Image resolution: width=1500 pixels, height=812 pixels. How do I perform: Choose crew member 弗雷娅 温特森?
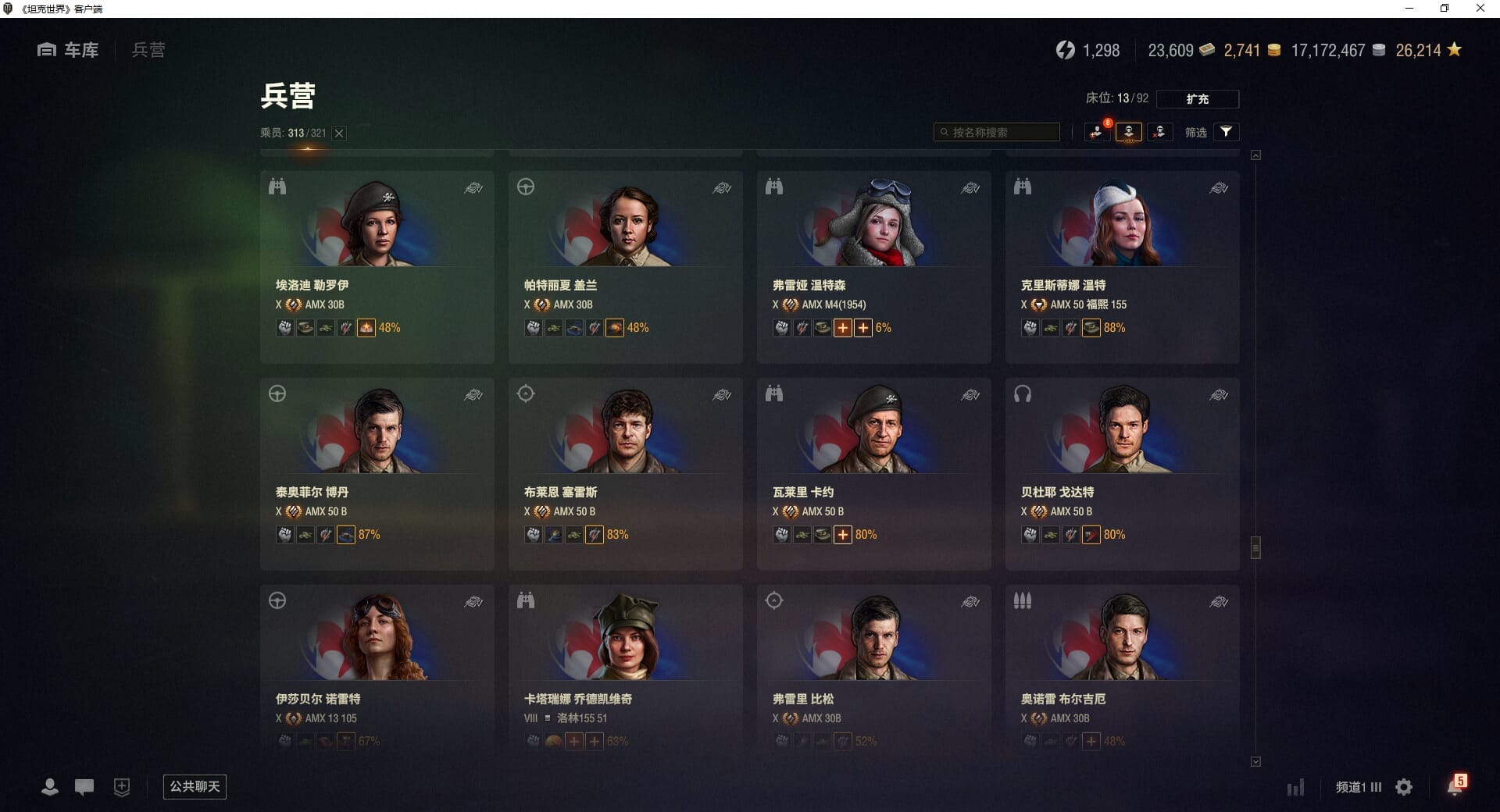pos(873,266)
